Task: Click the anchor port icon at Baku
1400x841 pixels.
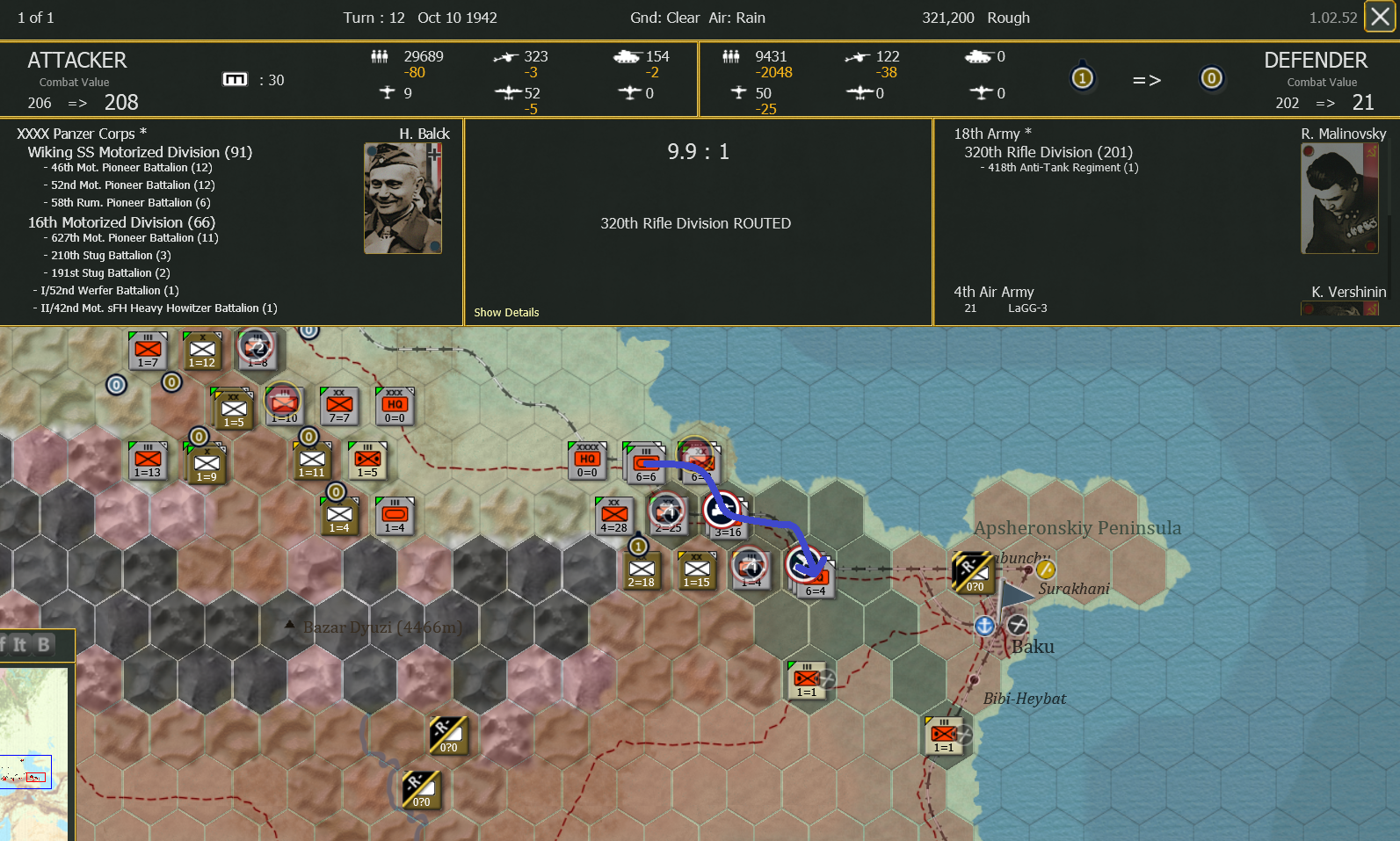Action: (x=984, y=627)
